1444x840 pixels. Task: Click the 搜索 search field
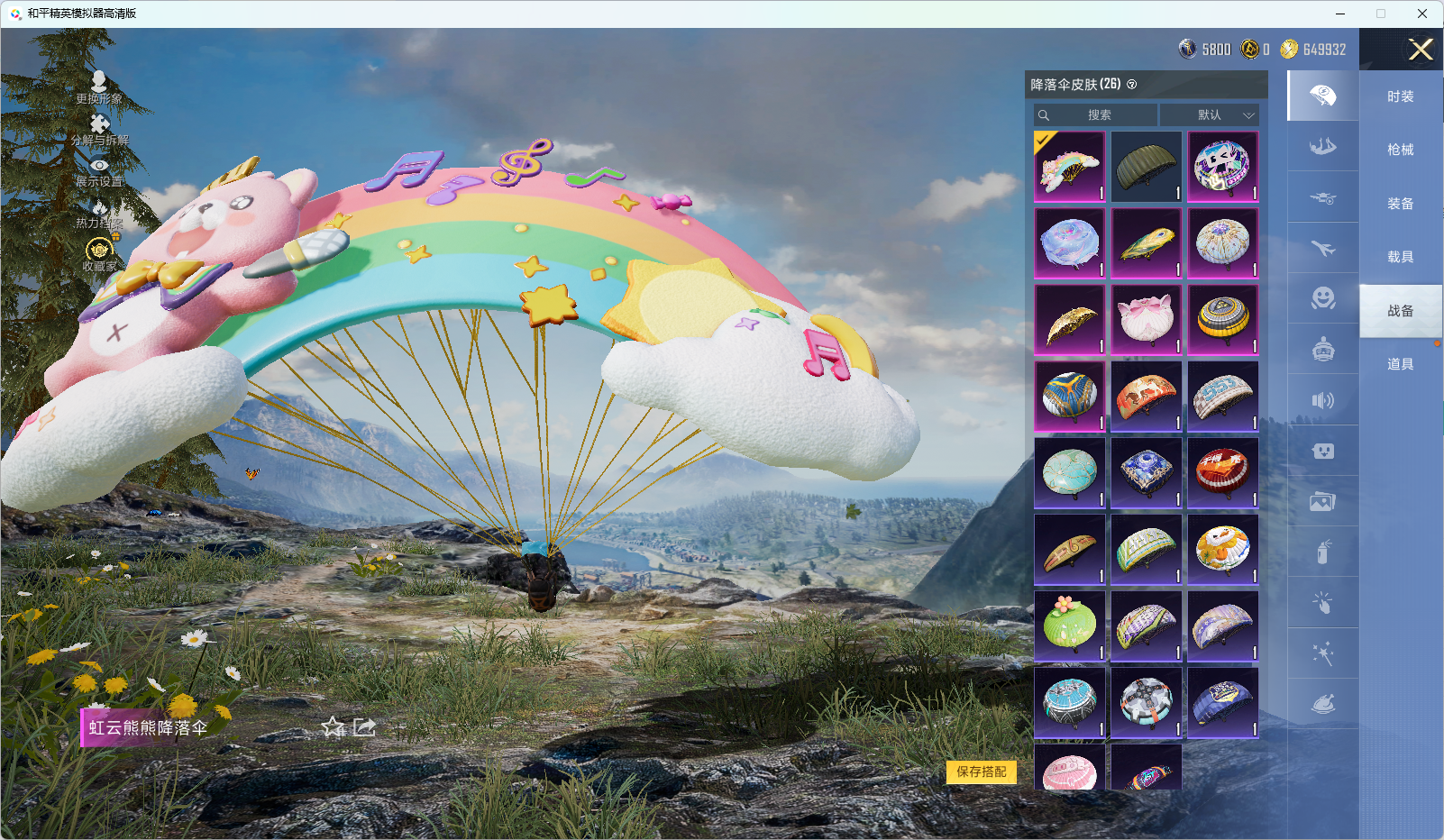(1096, 115)
